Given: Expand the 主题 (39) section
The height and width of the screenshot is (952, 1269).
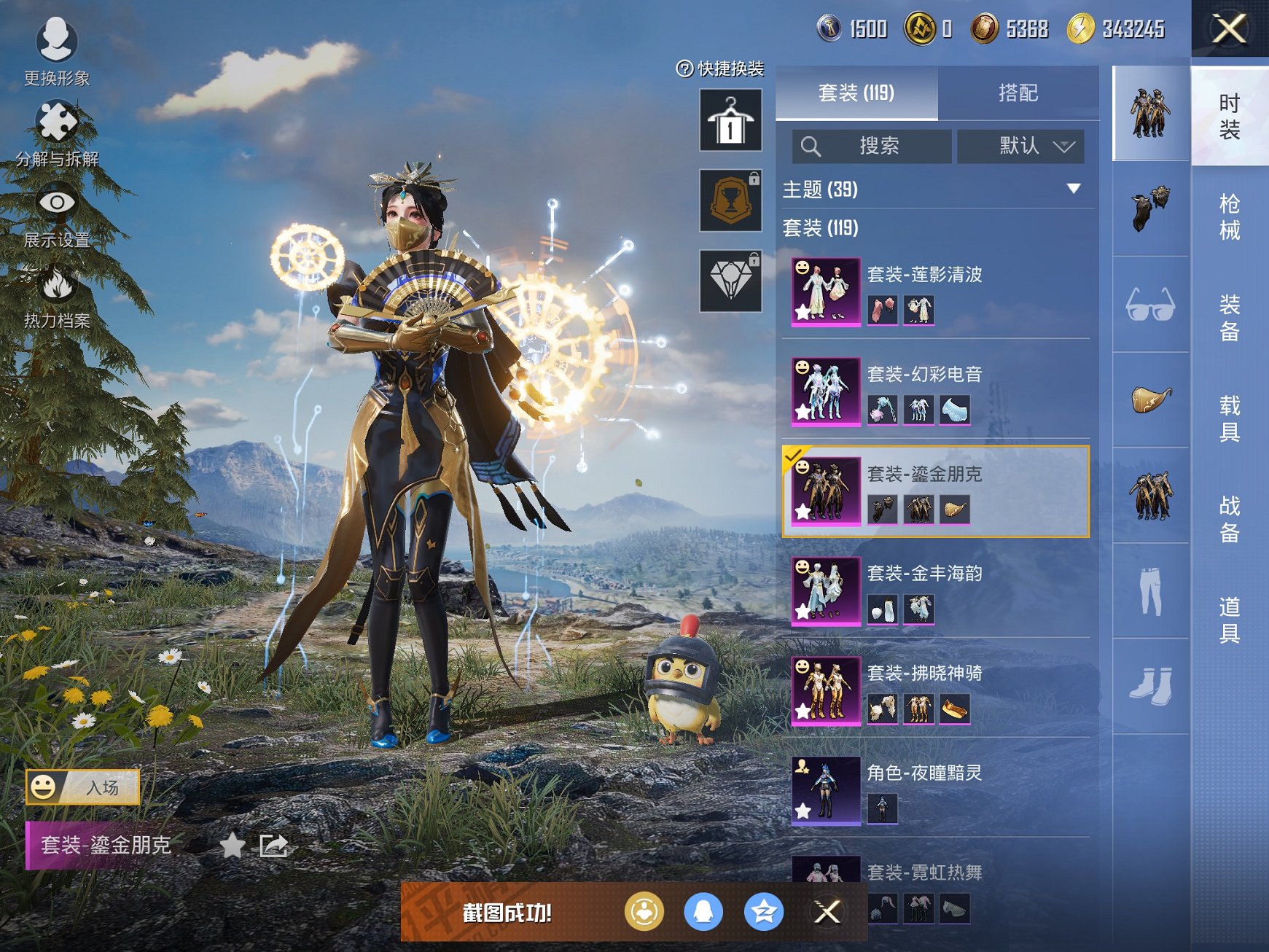Looking at the screenshot, I should point(1074,189).
